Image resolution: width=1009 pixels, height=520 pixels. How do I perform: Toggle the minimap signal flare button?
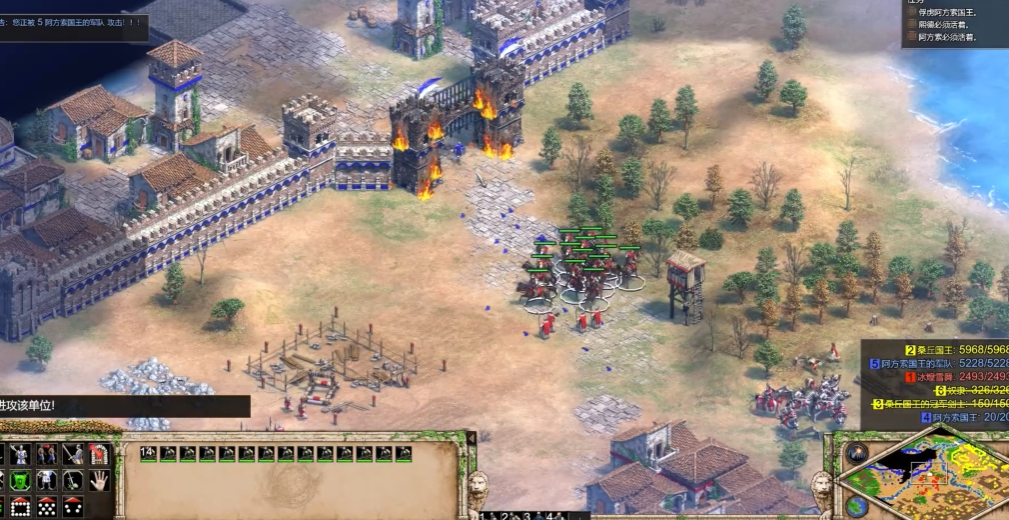tap(856, 453)
